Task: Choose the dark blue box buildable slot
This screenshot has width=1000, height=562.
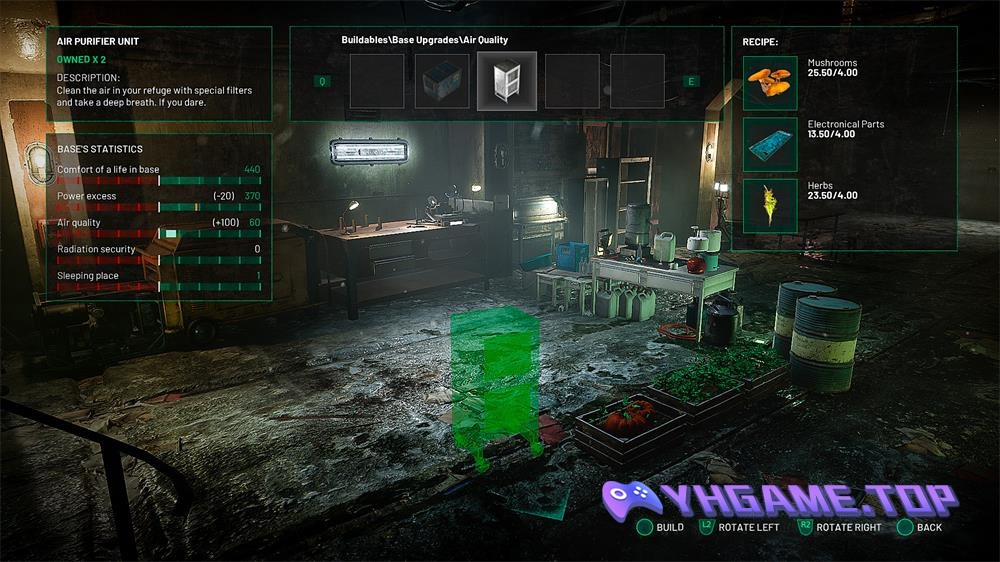Action: click(441, 81)
